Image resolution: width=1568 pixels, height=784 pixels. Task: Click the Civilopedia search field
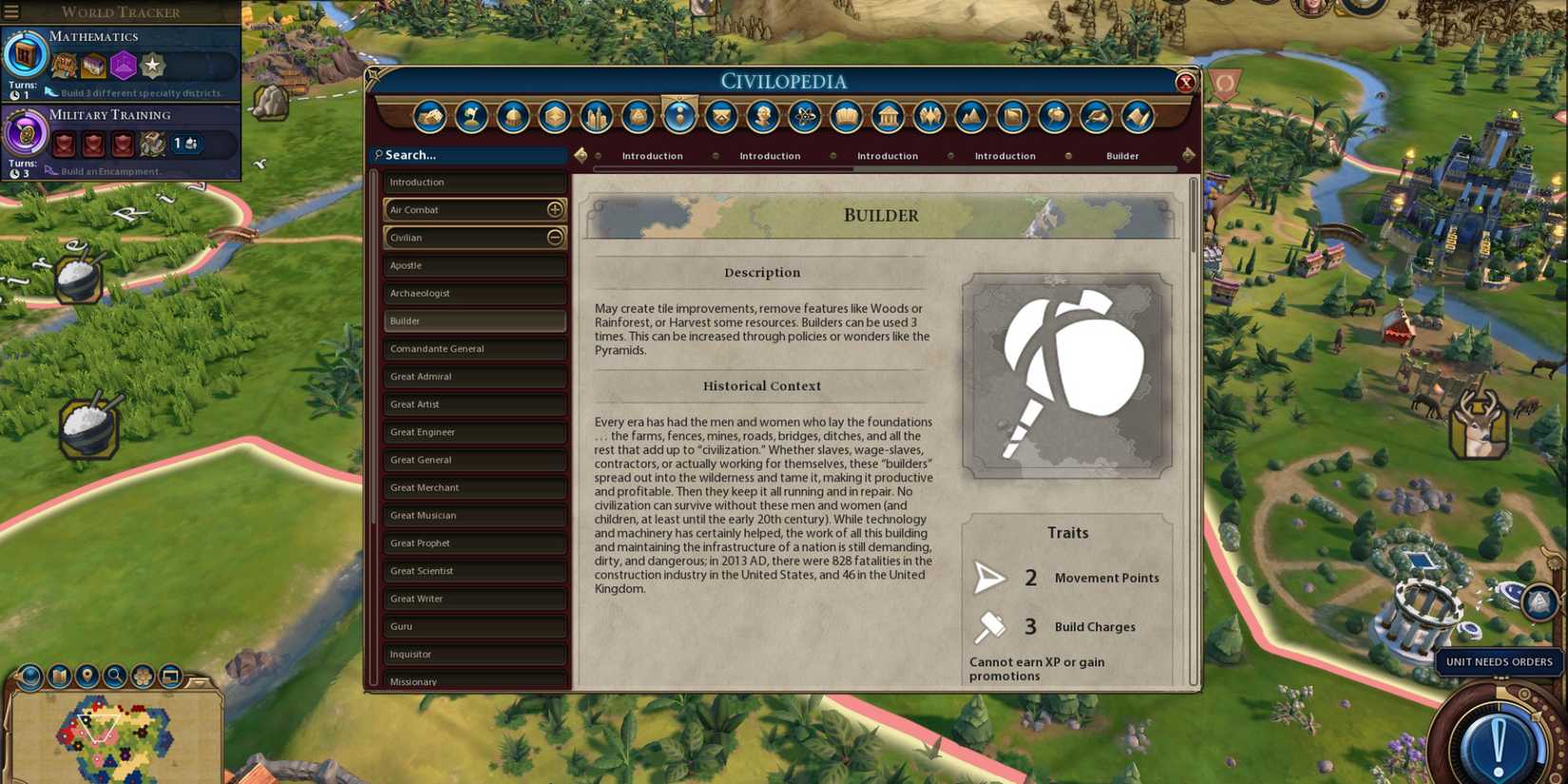click(466, 155)
